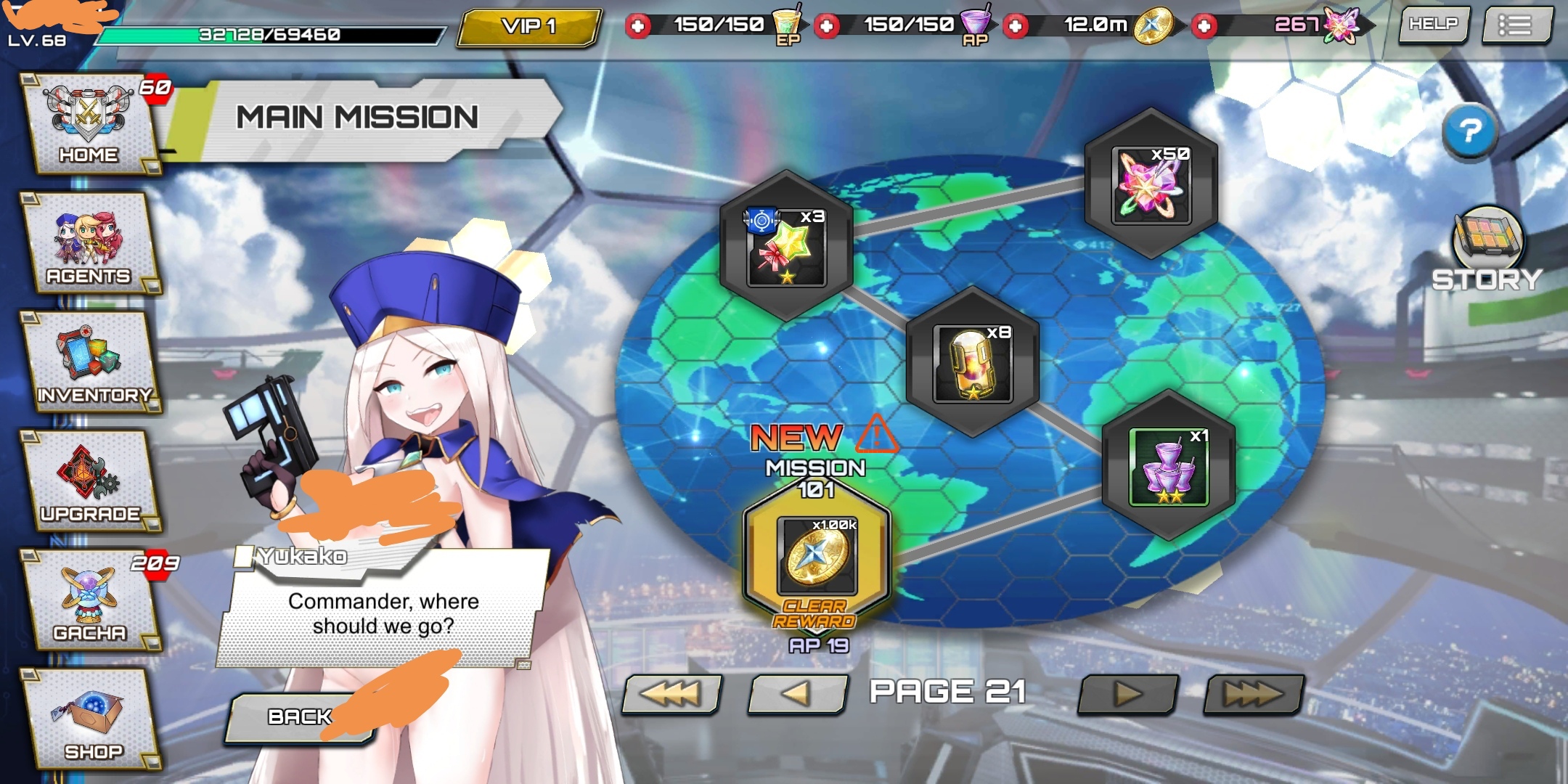Select the mission node with x3 star reward
The width and height of the screenshot is (1568, 784).
click(x=786, y=246)
